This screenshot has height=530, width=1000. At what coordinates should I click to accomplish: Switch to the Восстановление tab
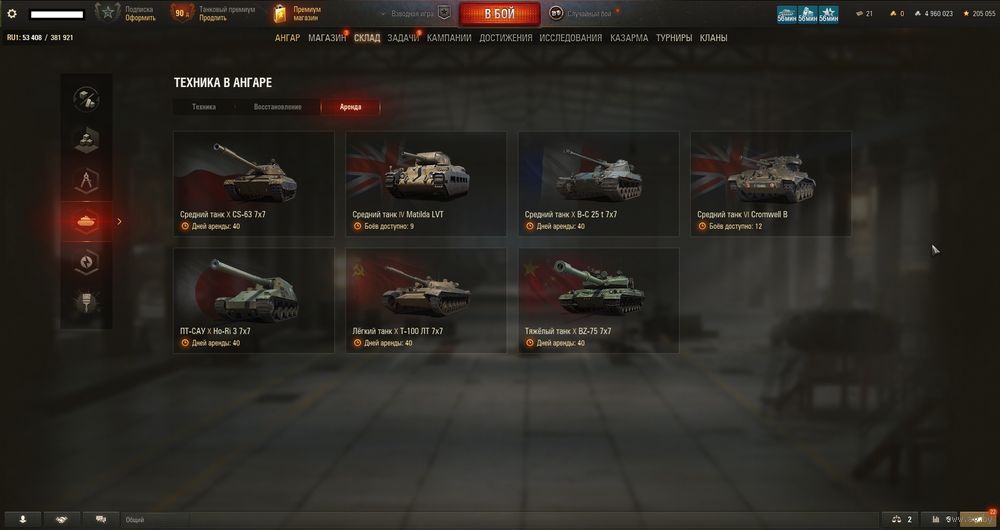pos(277,107)
